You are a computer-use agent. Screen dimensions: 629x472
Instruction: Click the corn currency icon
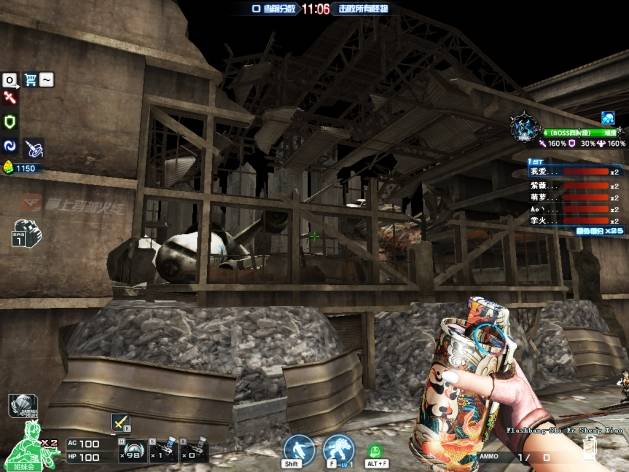coord(9,168)
